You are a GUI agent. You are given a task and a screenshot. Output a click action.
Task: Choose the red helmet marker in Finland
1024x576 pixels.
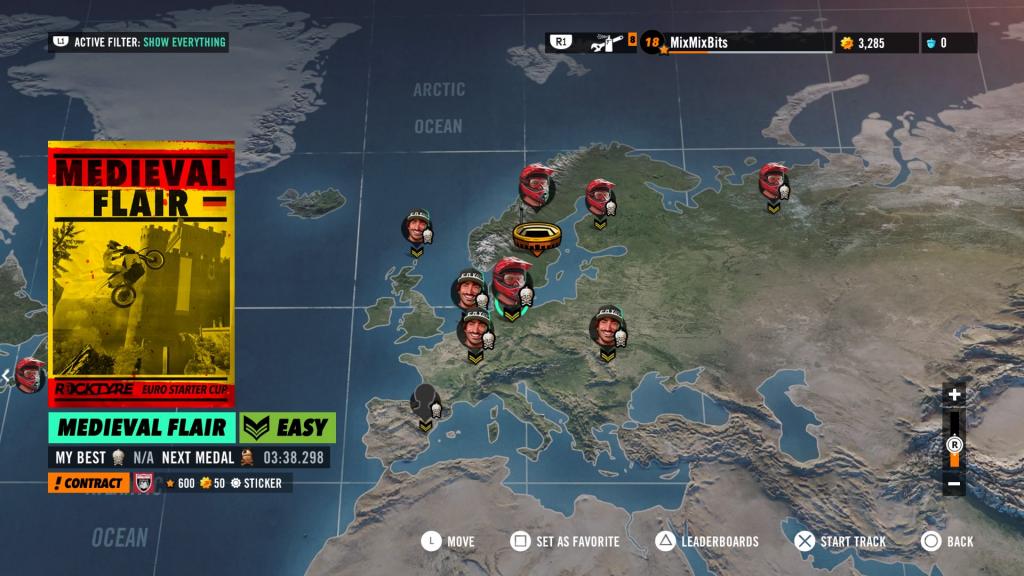pos(600,197)
